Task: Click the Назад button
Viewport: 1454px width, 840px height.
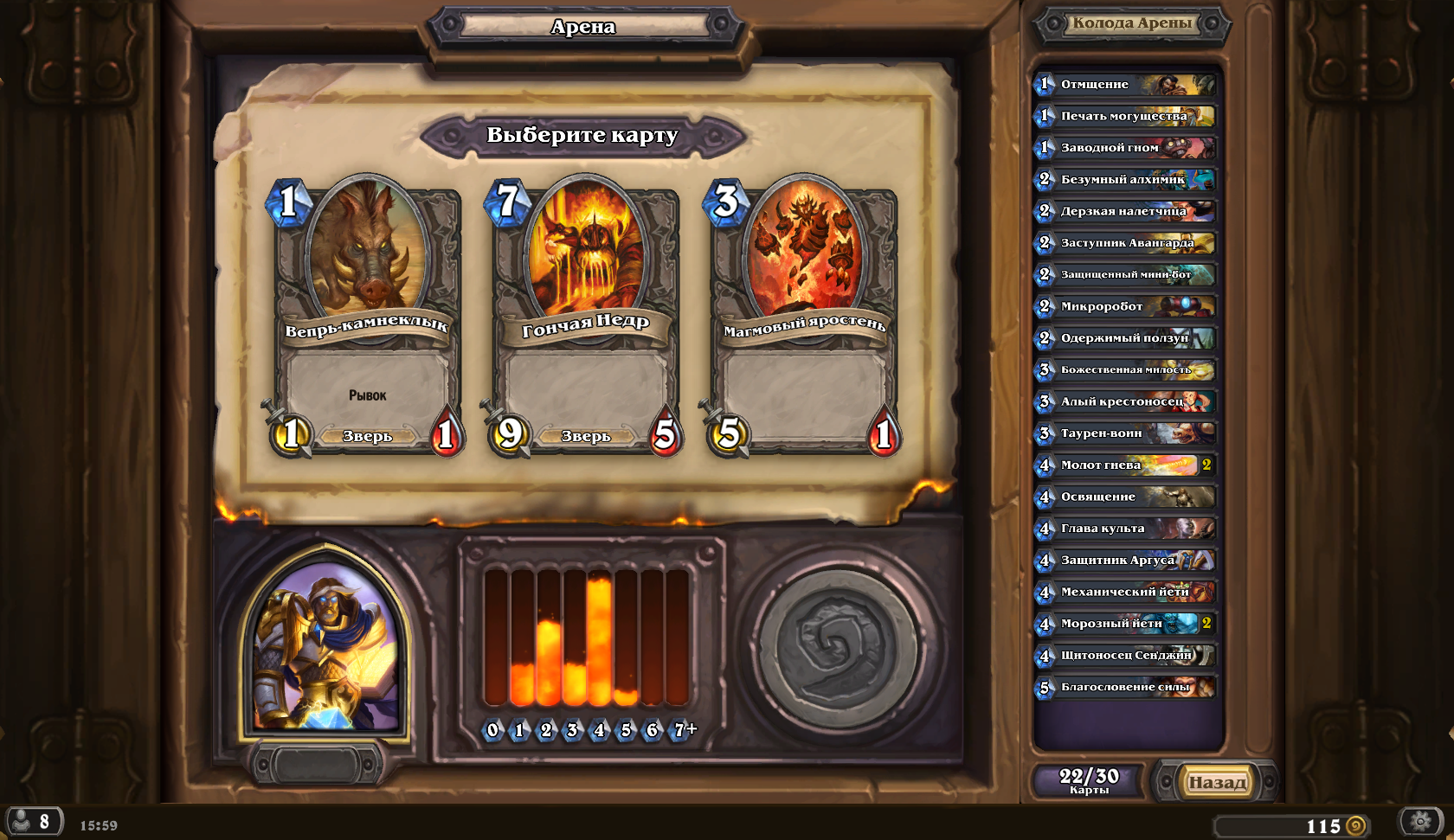Action: [x=1216, y=782]
